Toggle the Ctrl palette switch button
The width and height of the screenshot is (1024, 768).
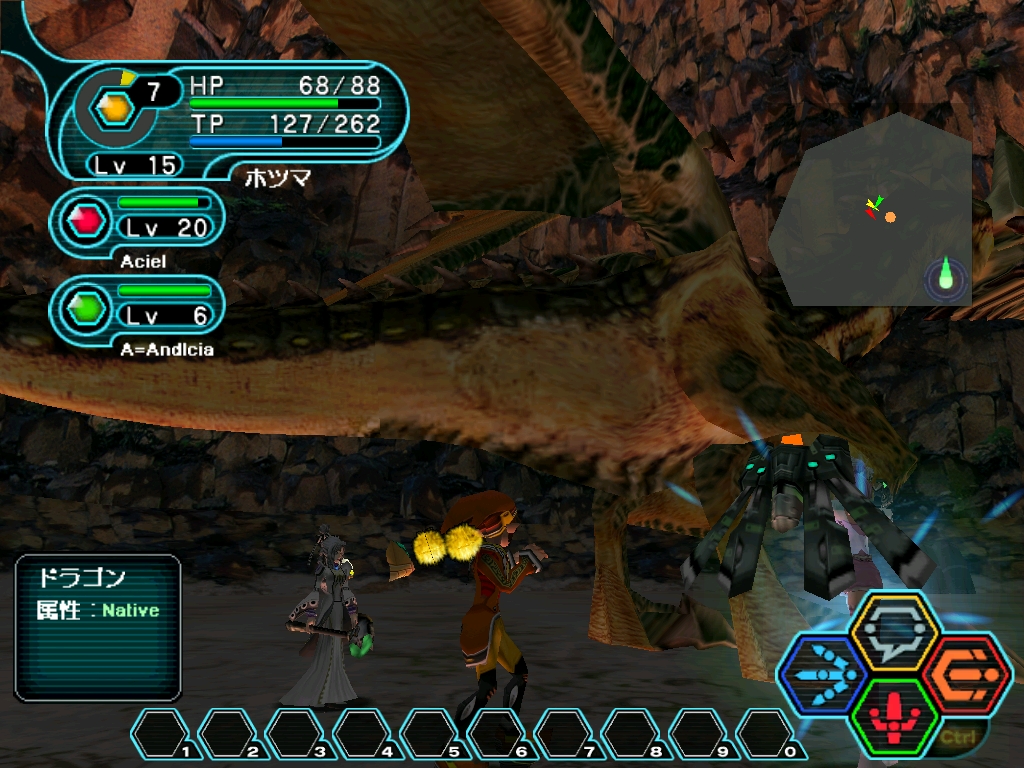click(x=957, y=739)
